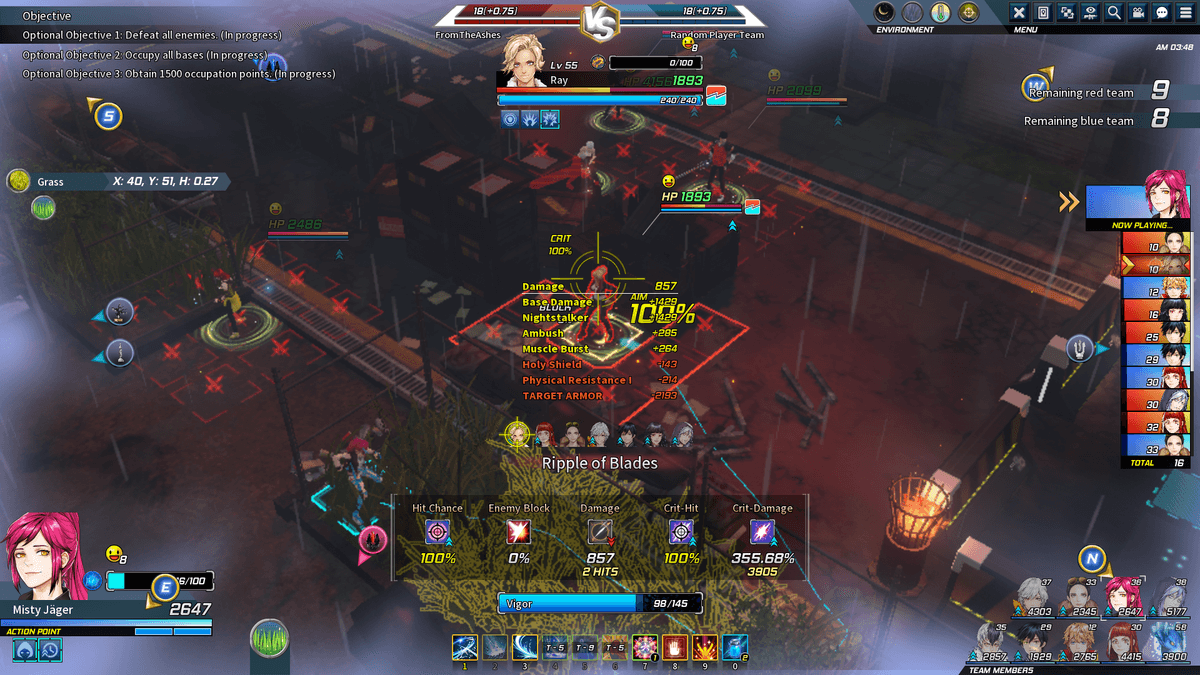This screenshot has height=675, width=1200.
Task: Click the thermometer temperature environment icon
Action: [940, 12]
